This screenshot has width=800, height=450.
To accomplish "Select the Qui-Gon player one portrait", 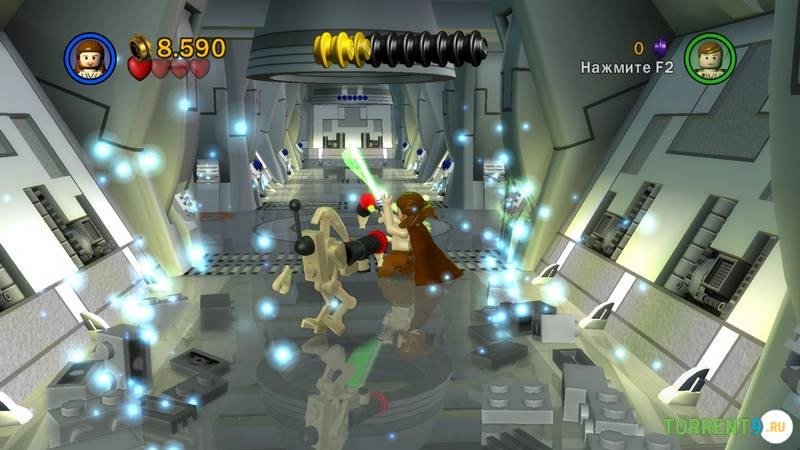I will (89, 57).
